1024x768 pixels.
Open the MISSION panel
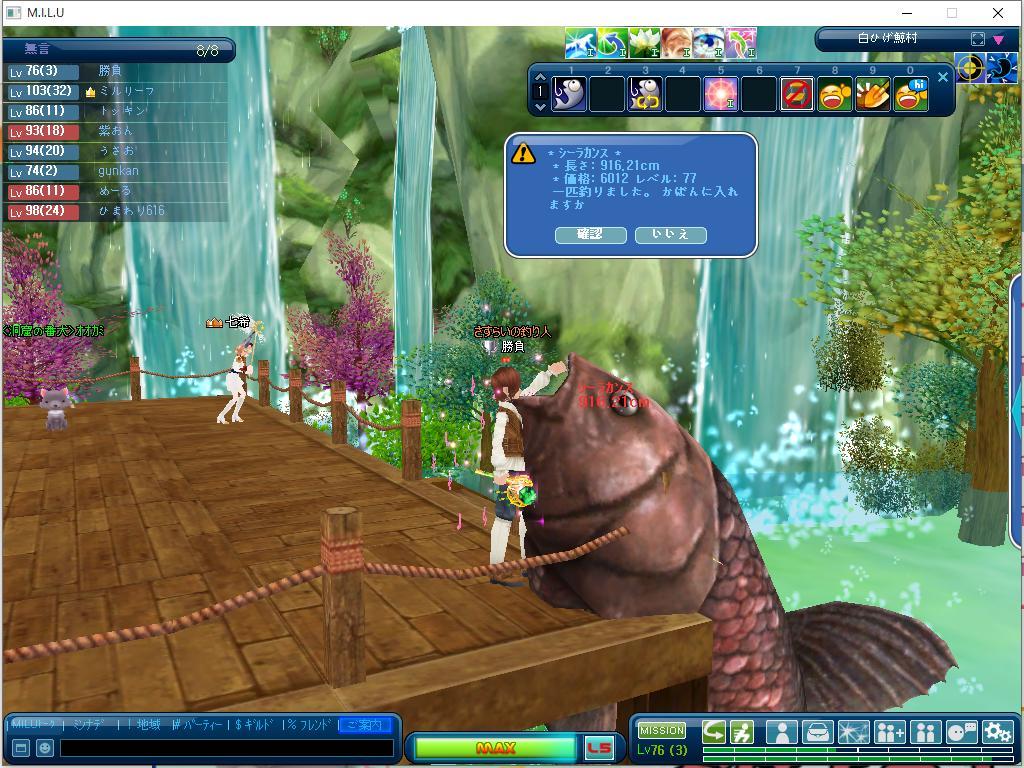(662, 730)
